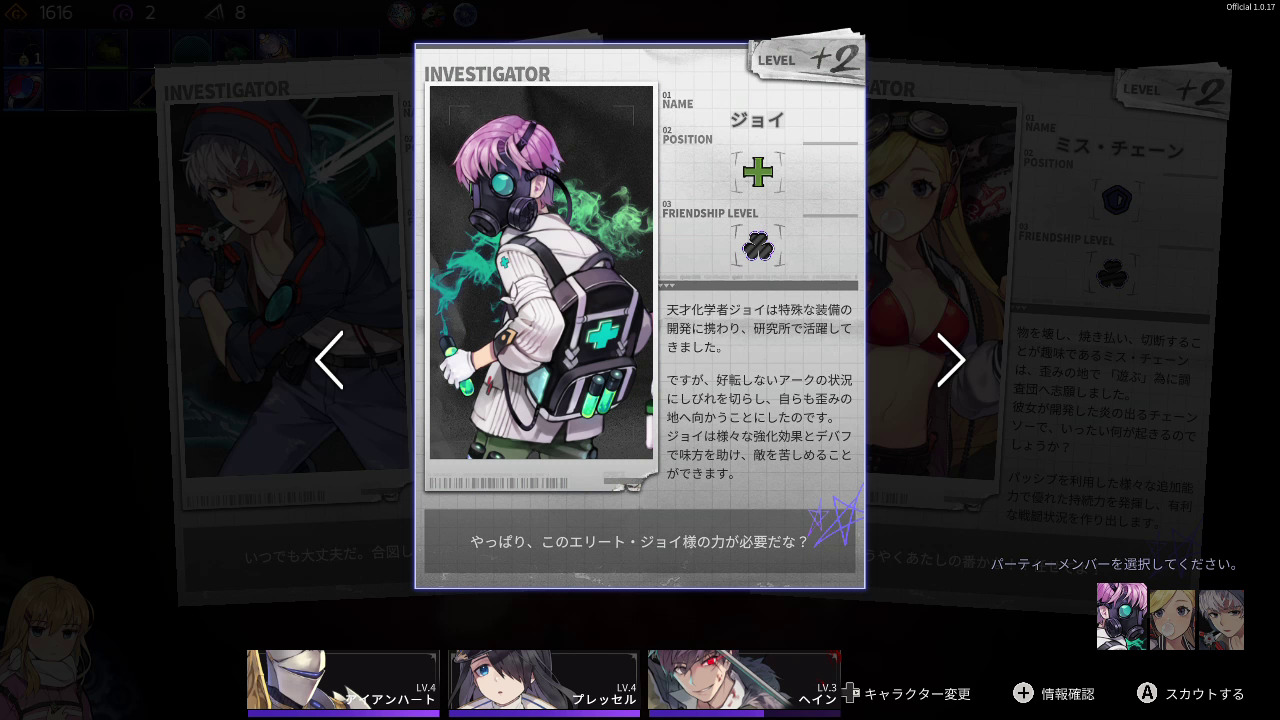Collapse Joy's card via the right carousel chevron

coord(950,360)
